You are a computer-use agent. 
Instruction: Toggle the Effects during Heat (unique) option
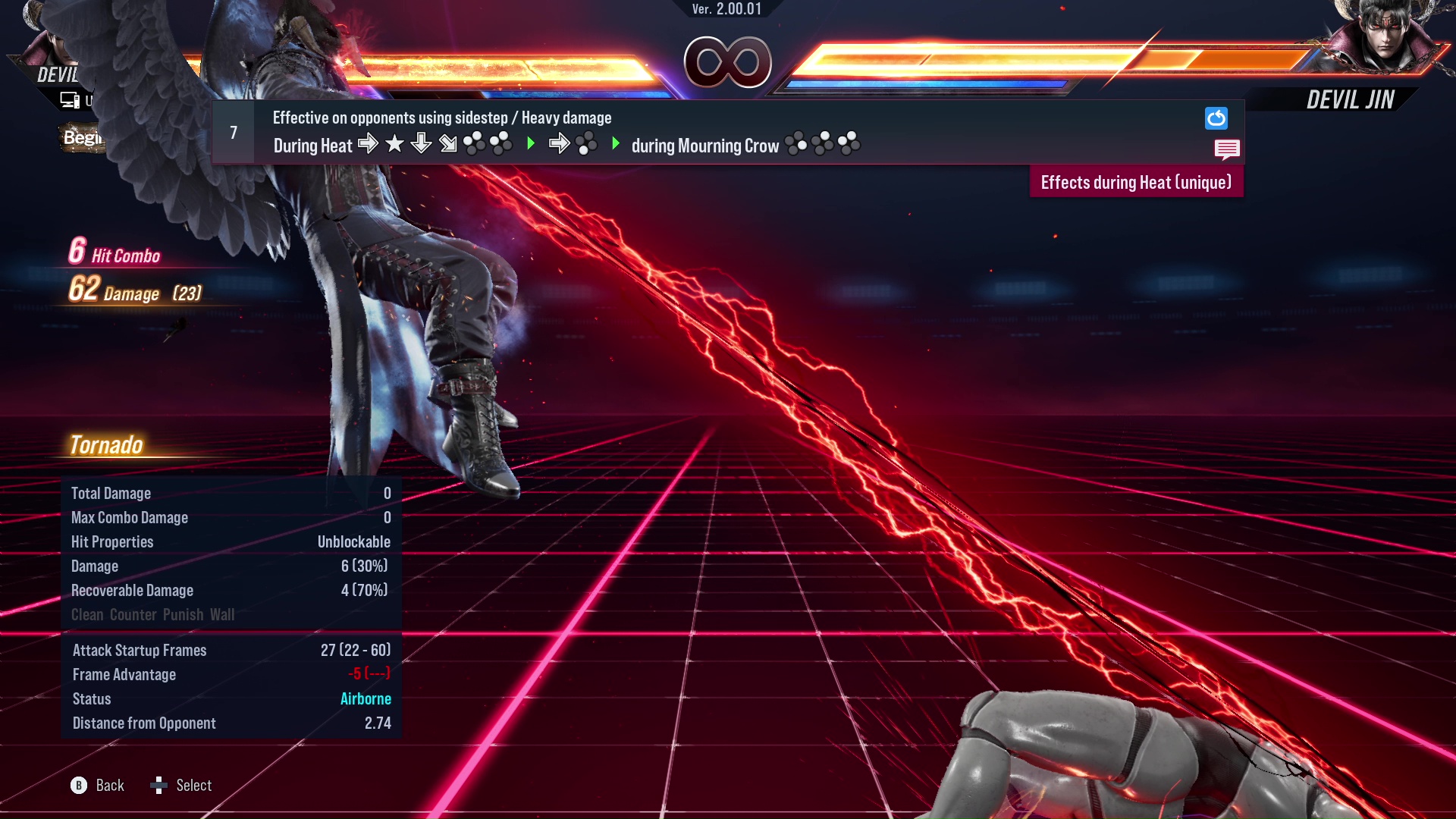[1135, 182]
